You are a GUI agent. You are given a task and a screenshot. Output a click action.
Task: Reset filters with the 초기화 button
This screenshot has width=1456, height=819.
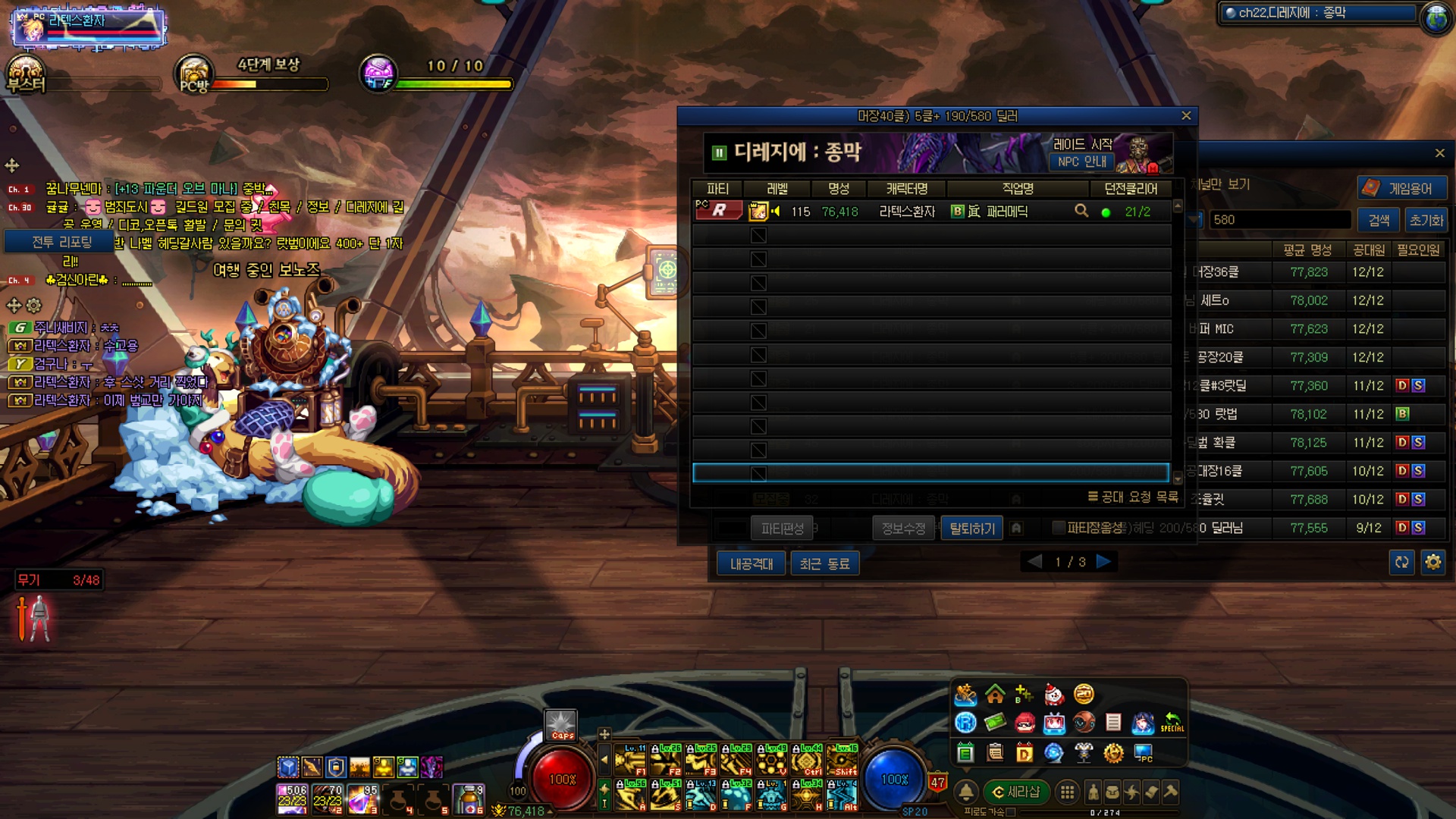[x=1426, y=220]
